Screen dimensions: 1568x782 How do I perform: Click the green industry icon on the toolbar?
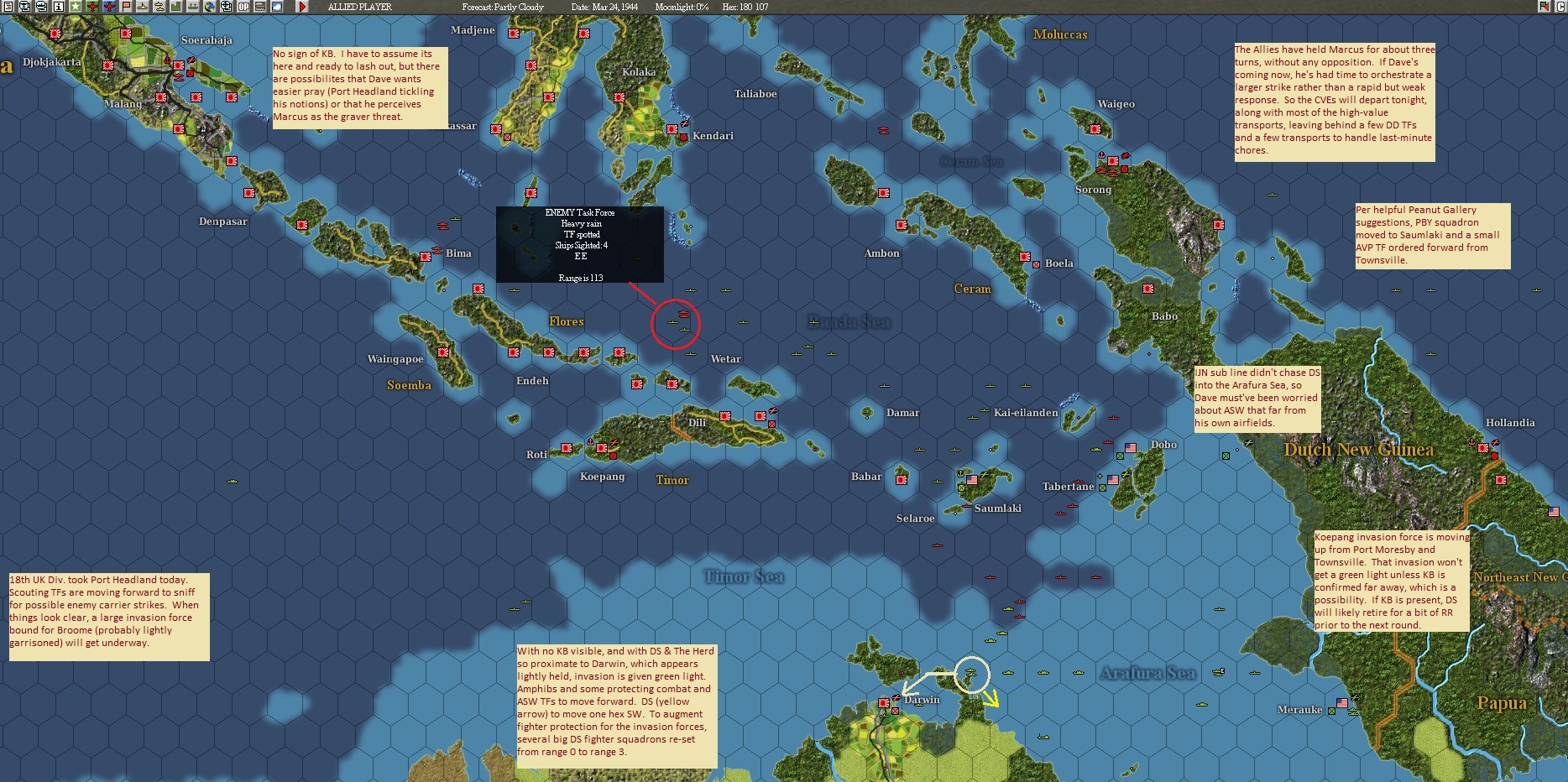pos(174,8)
